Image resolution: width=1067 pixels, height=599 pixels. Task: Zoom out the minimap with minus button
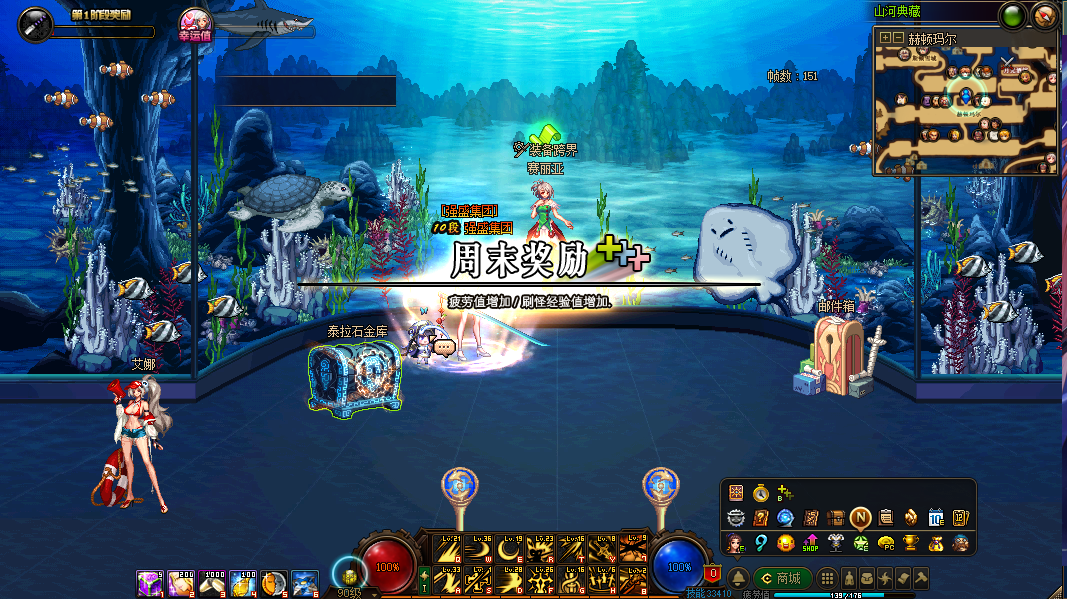[x=898, y=38]
